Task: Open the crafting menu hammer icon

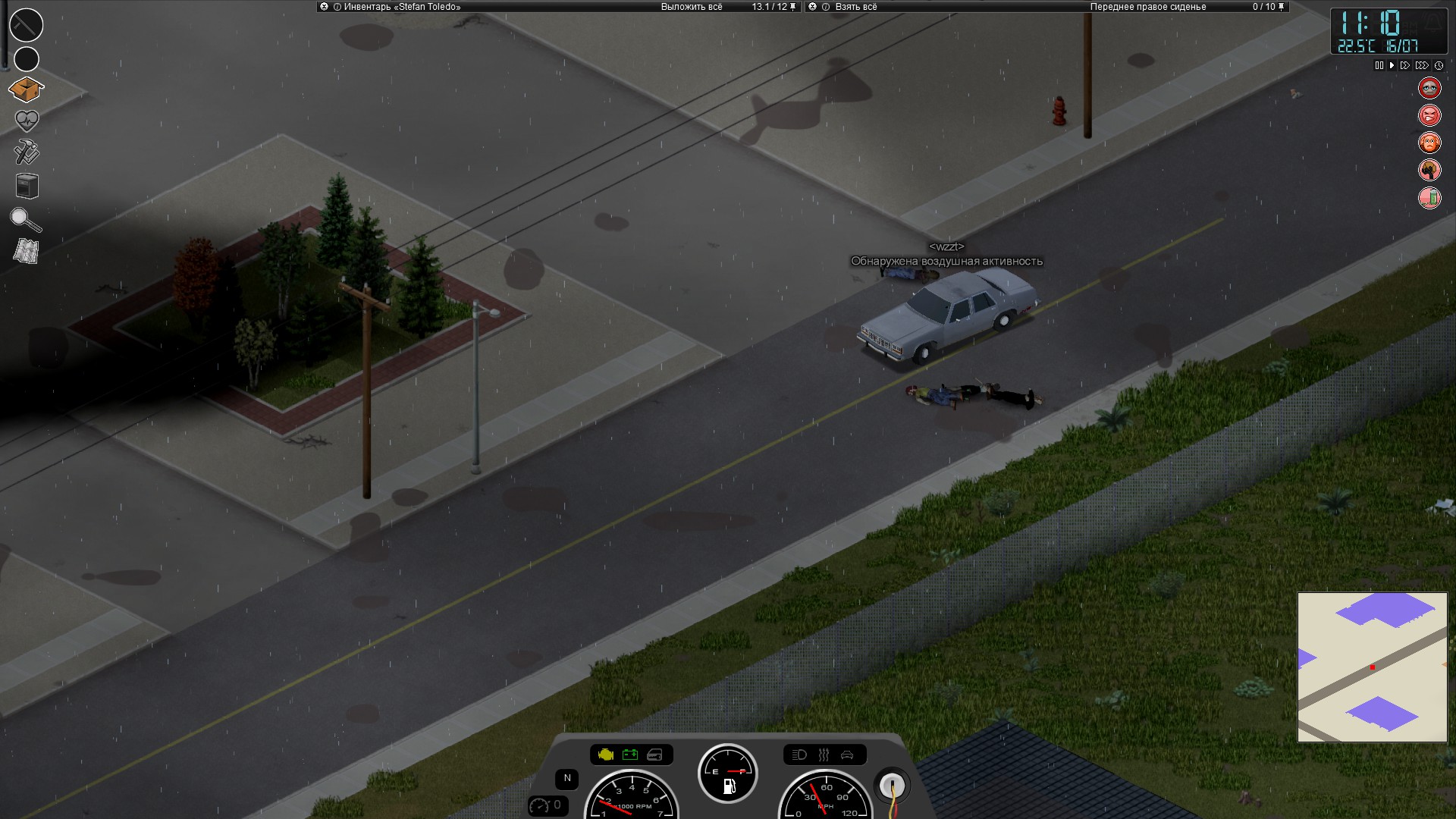Action: (x=27, y=152)
